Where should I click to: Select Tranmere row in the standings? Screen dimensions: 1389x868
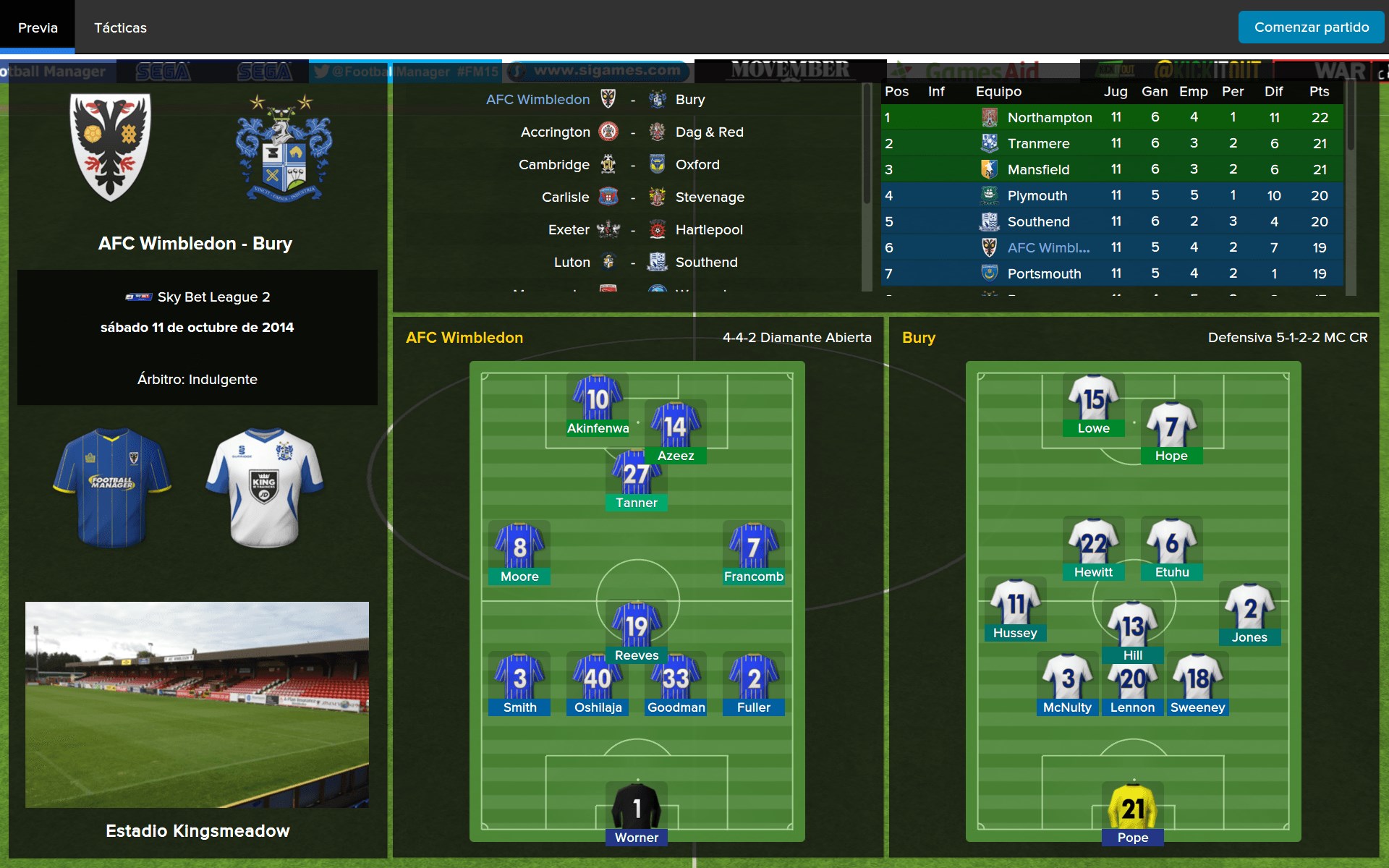click(1038, 143)
